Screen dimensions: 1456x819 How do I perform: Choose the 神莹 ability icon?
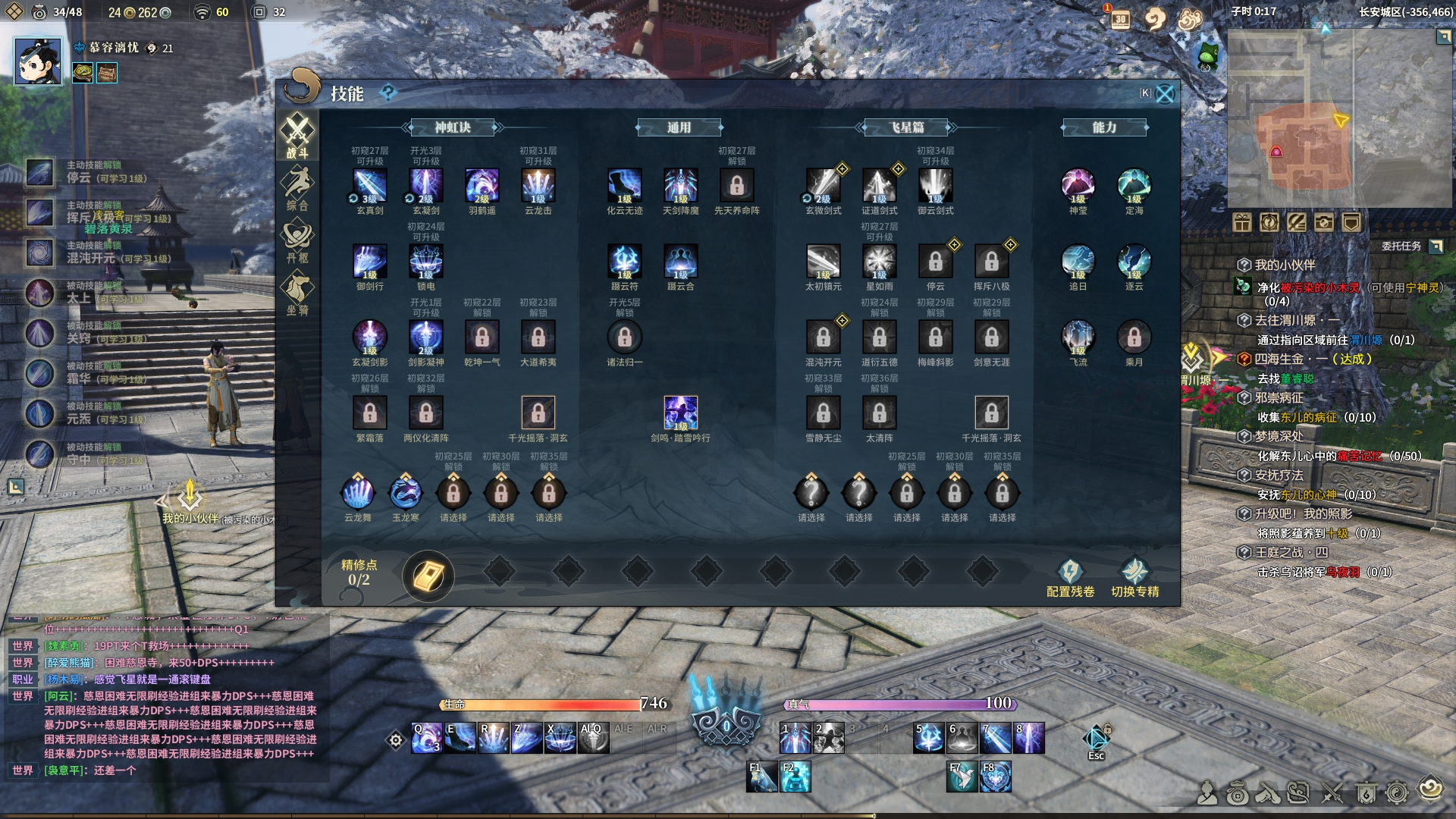pos(1078,186)
